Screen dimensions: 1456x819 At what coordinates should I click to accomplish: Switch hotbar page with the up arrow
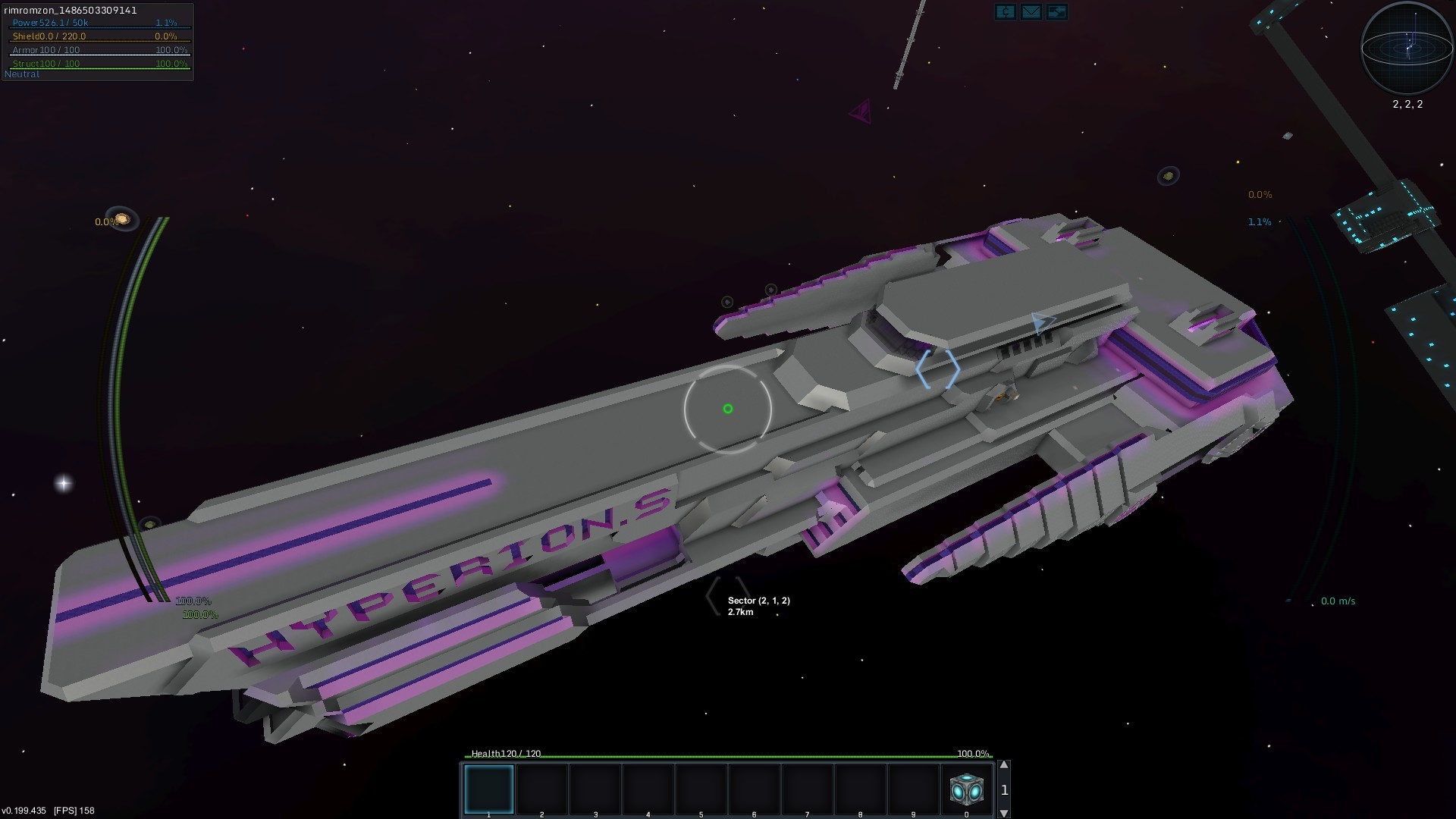1004,765
